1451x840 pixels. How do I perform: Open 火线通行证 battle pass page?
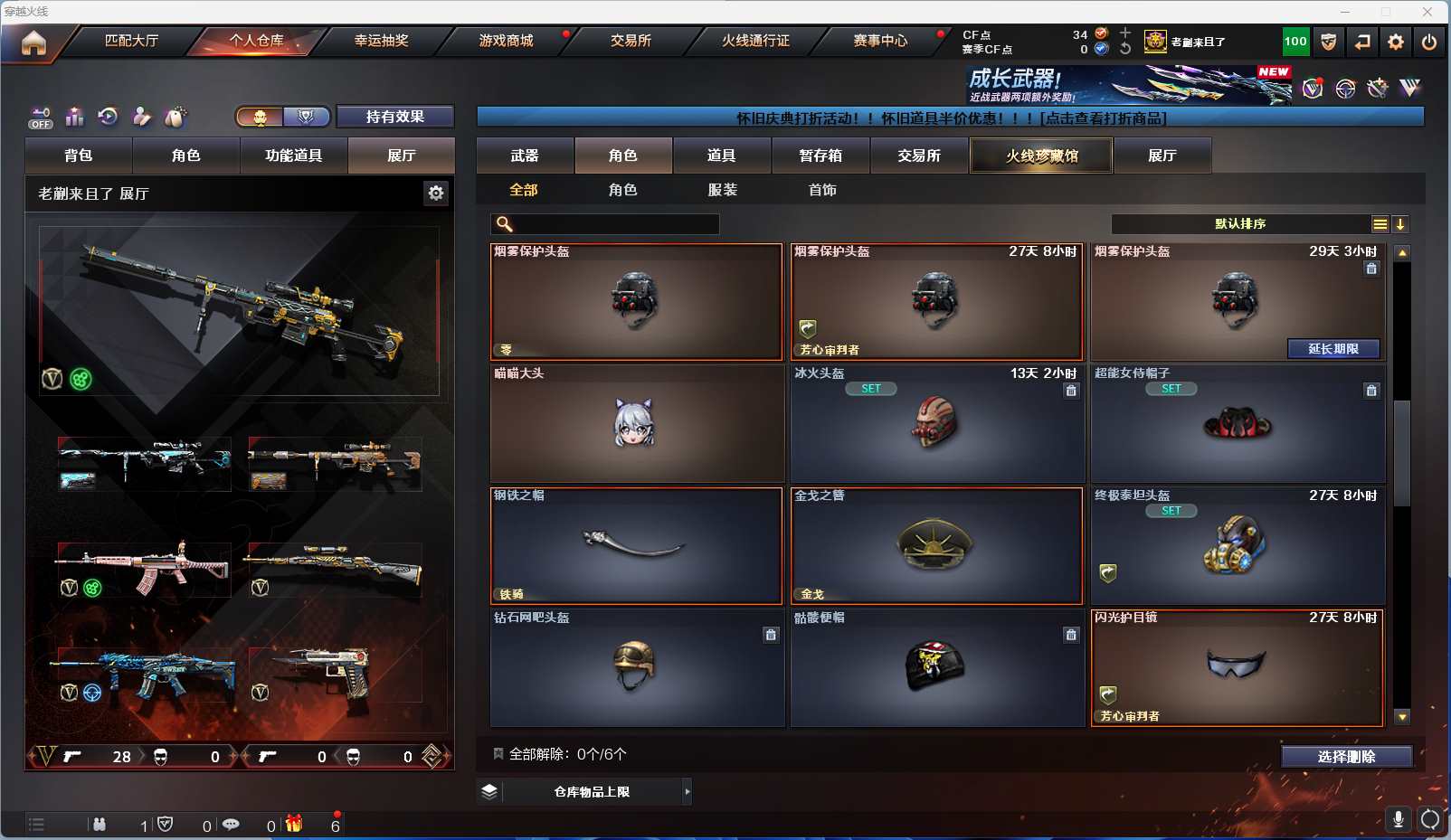pyautogui.click(x=755, y=41)
